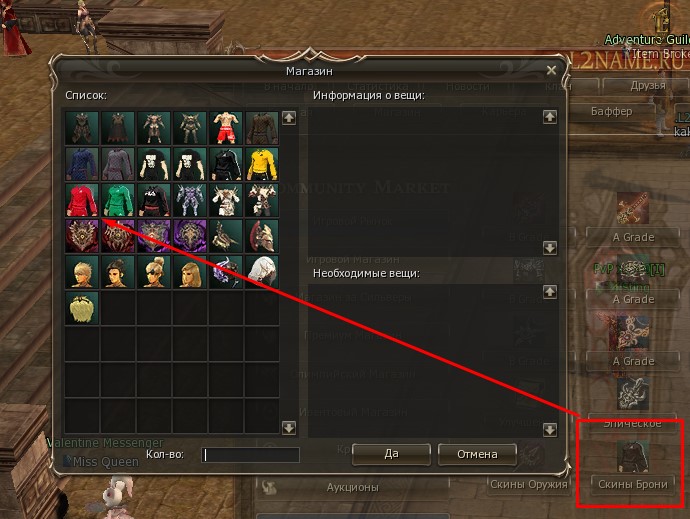The width and height of the screenshot is (690, 519).
Task: Choose the silver-blue plate armor skin
Action: [x=190, y=198]
